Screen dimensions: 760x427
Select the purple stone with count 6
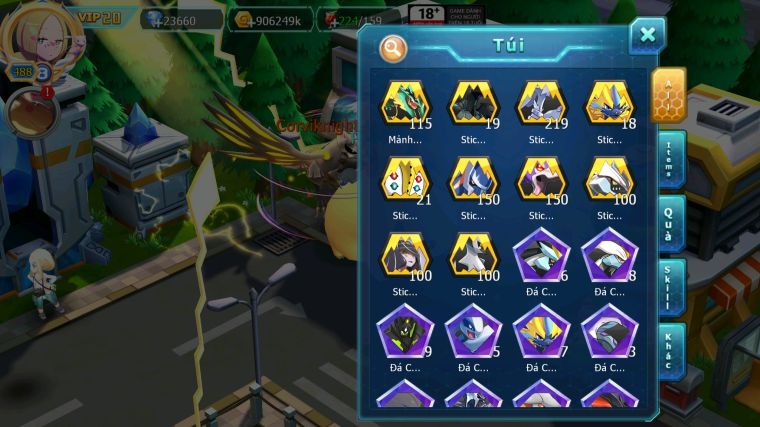[541, 256]
